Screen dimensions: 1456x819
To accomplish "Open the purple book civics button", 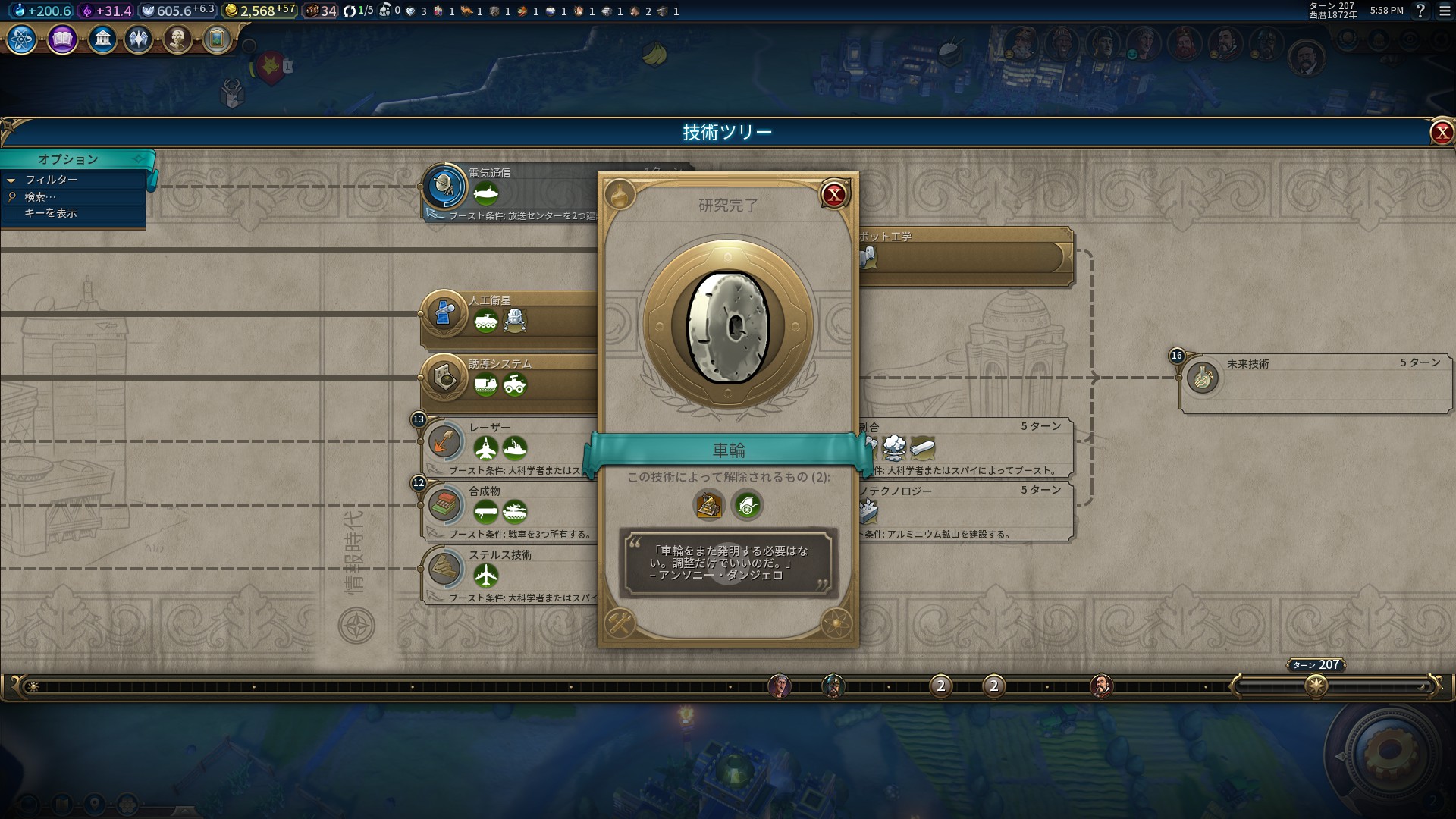I will pos(62,39).
